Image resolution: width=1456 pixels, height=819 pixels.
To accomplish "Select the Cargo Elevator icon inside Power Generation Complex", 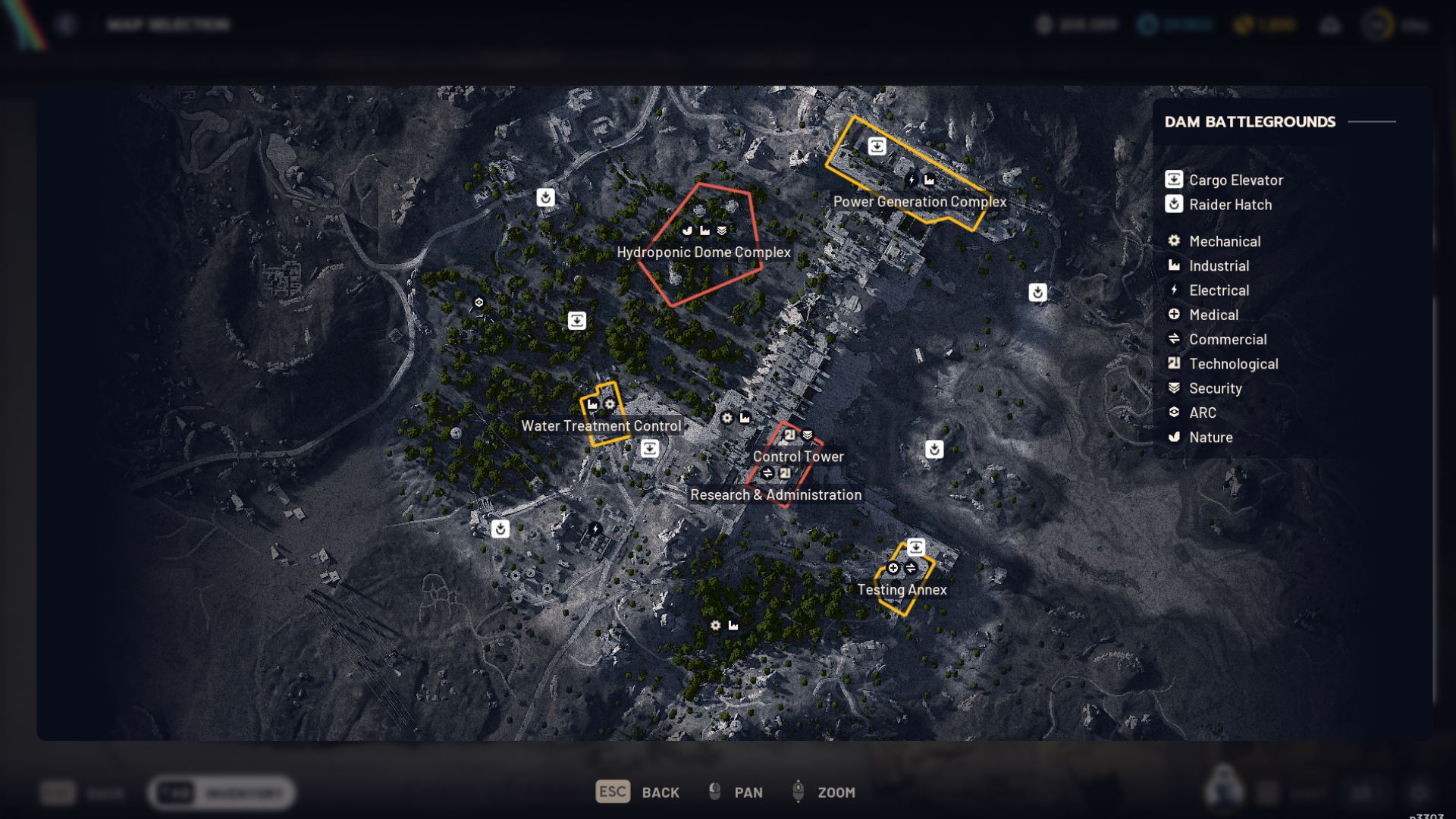I will (877, 146).
